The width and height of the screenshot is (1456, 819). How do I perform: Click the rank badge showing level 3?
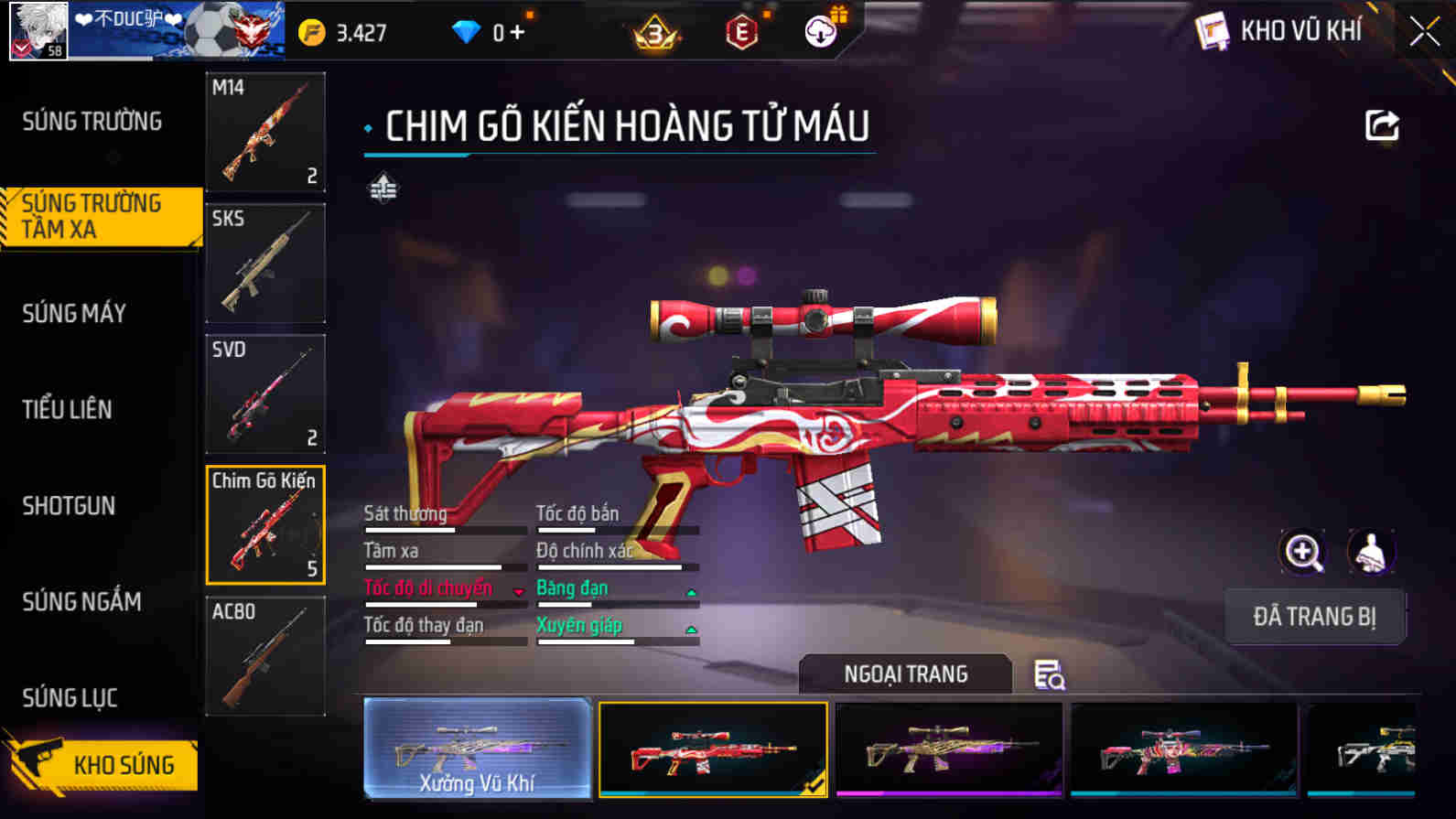(656, 33)
